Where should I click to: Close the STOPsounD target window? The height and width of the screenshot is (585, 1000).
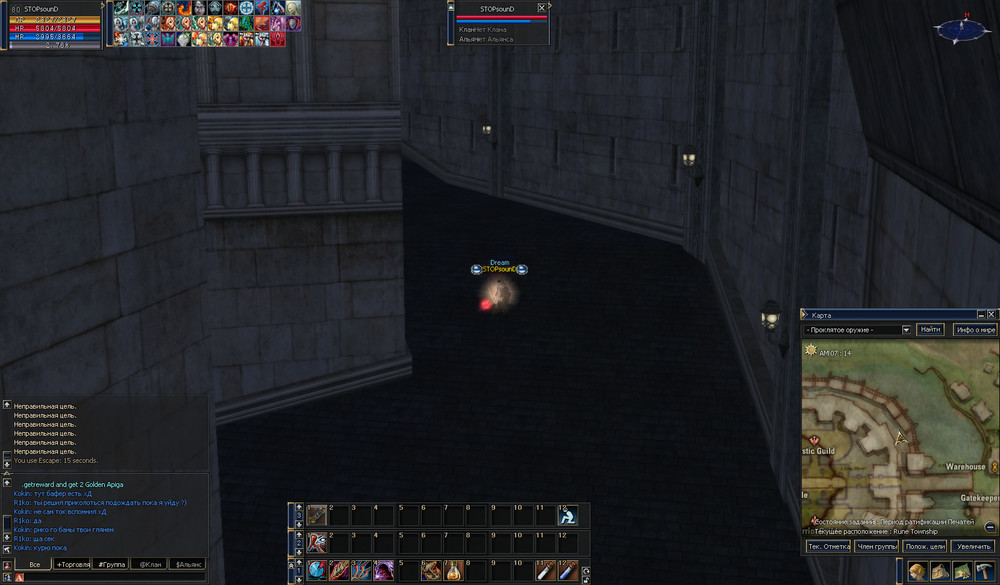(542, 7)
